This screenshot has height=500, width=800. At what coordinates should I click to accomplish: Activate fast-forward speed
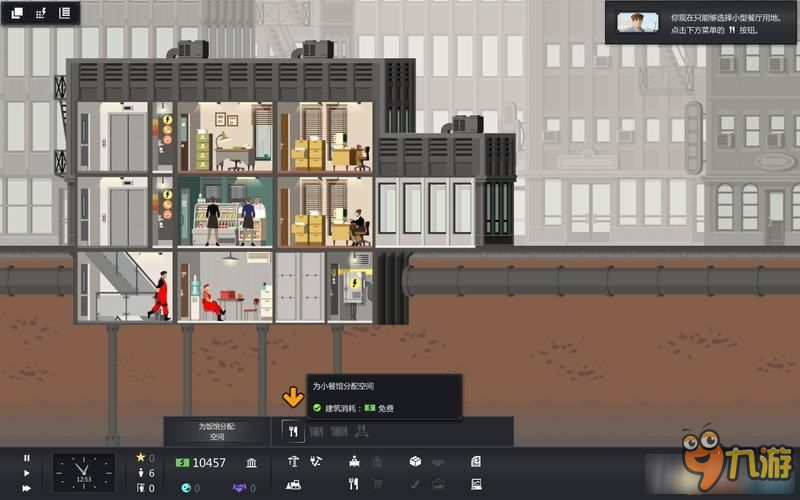tap(27, 488)
